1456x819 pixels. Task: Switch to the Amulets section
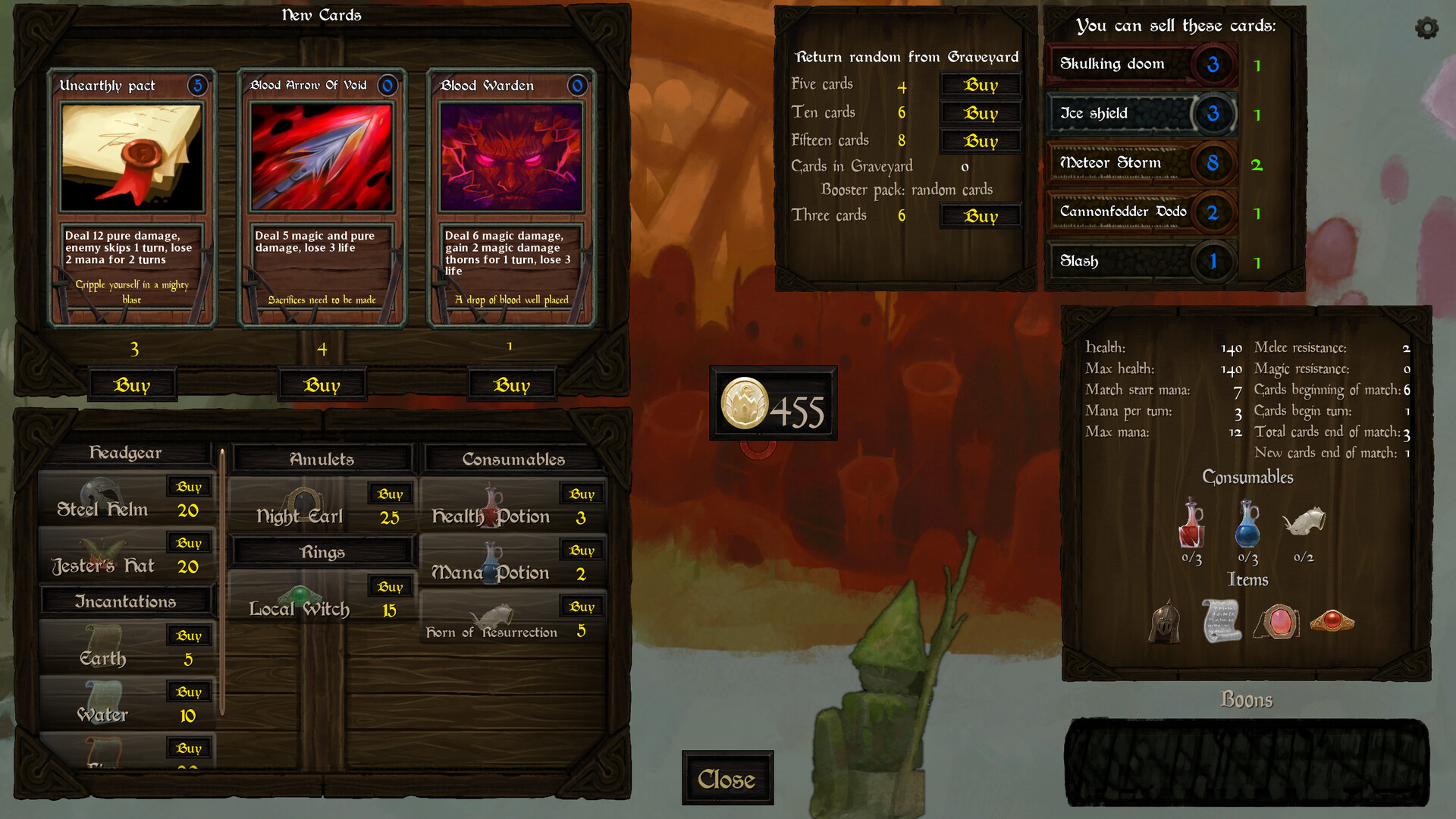coord(321,459)
